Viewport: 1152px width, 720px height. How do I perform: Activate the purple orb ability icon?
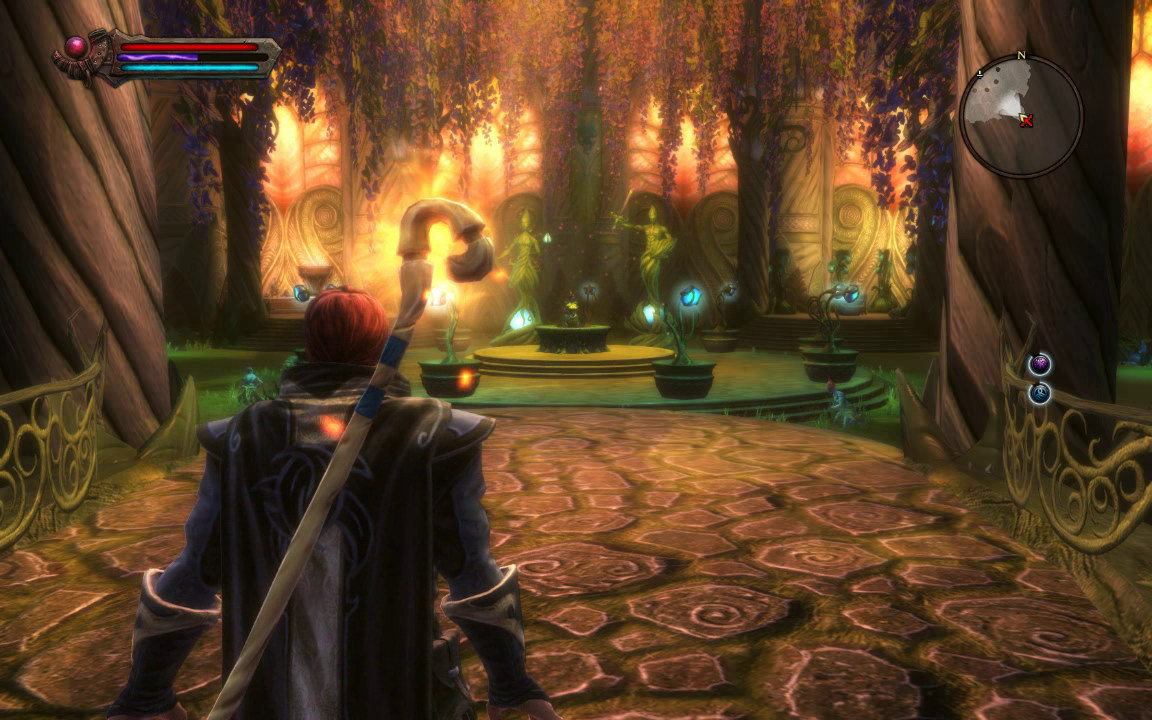(1040, 364)
